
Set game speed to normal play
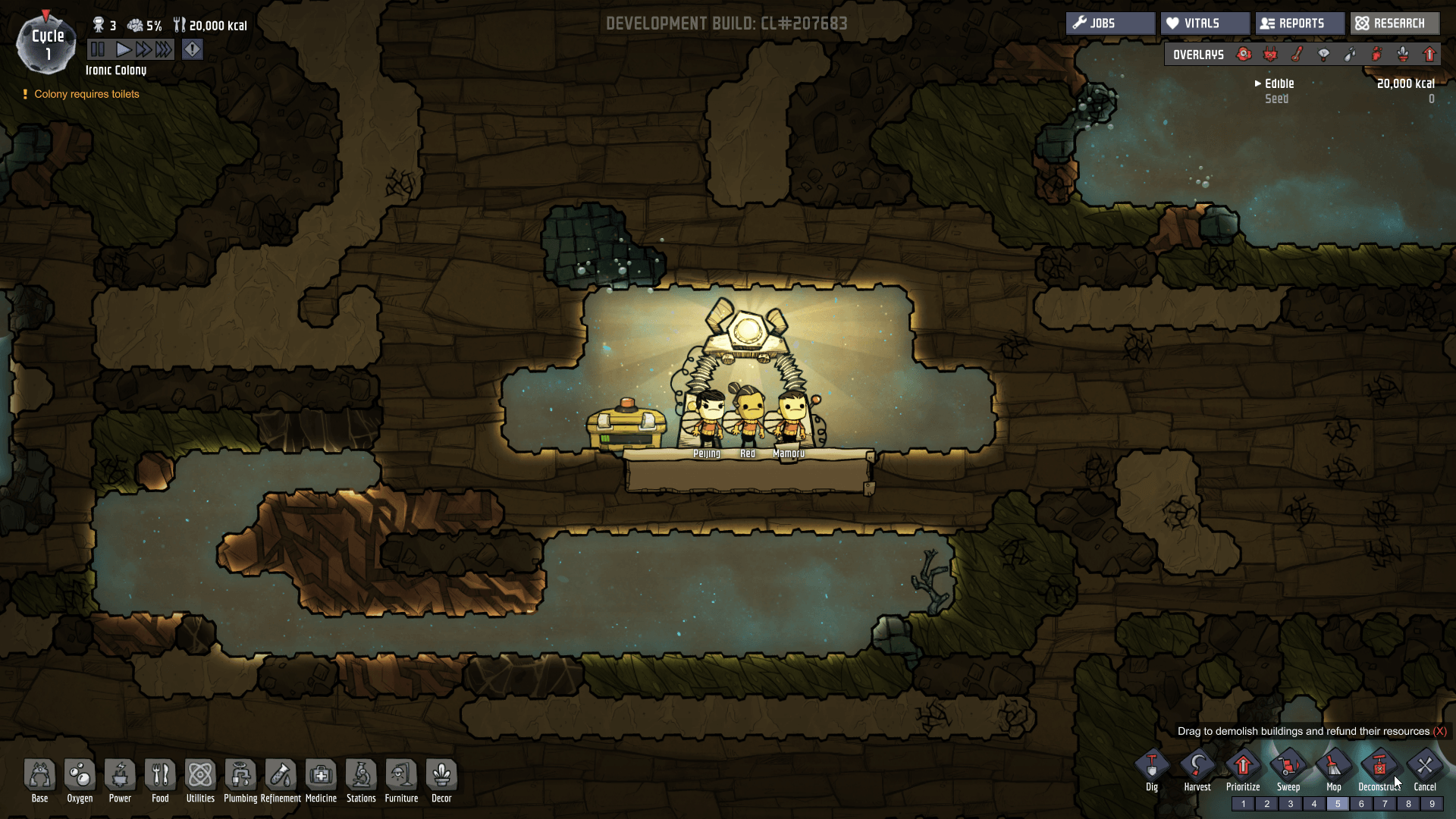[x=123, y=50]
